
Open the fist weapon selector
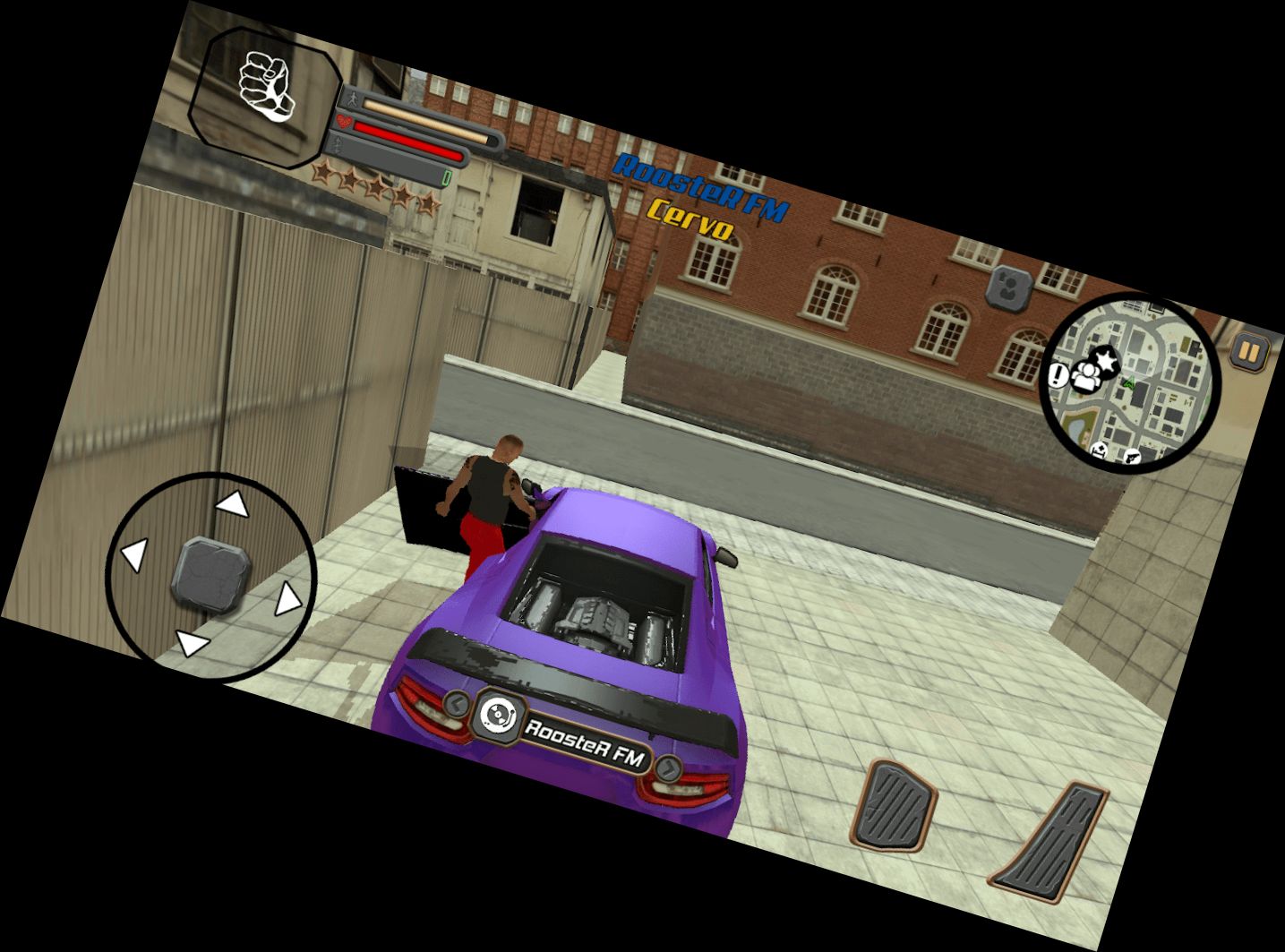(x=267, y=93)
